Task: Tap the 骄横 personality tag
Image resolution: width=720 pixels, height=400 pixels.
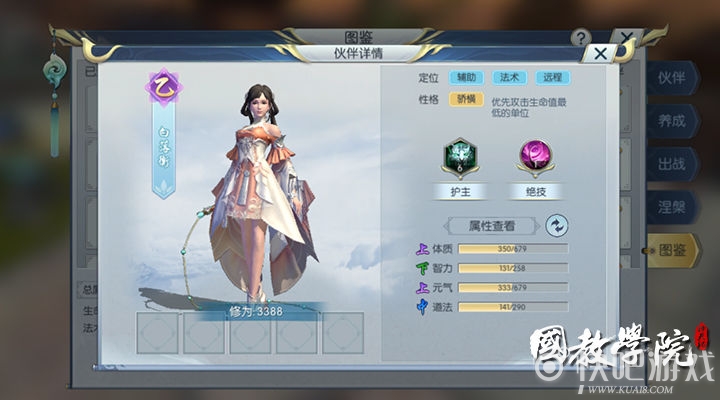Action: pos(466,99)
